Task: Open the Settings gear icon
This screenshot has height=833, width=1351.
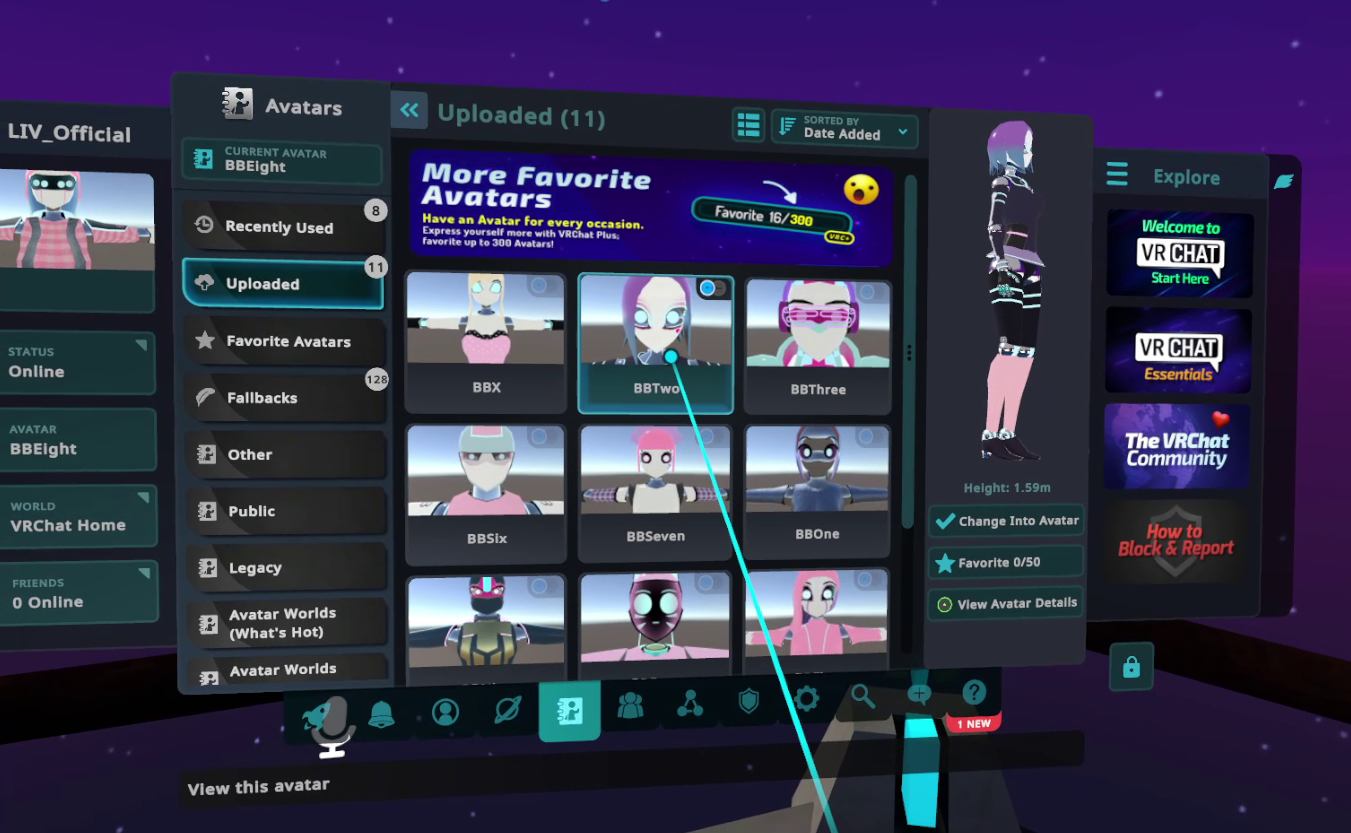Action: pos(805,699)
